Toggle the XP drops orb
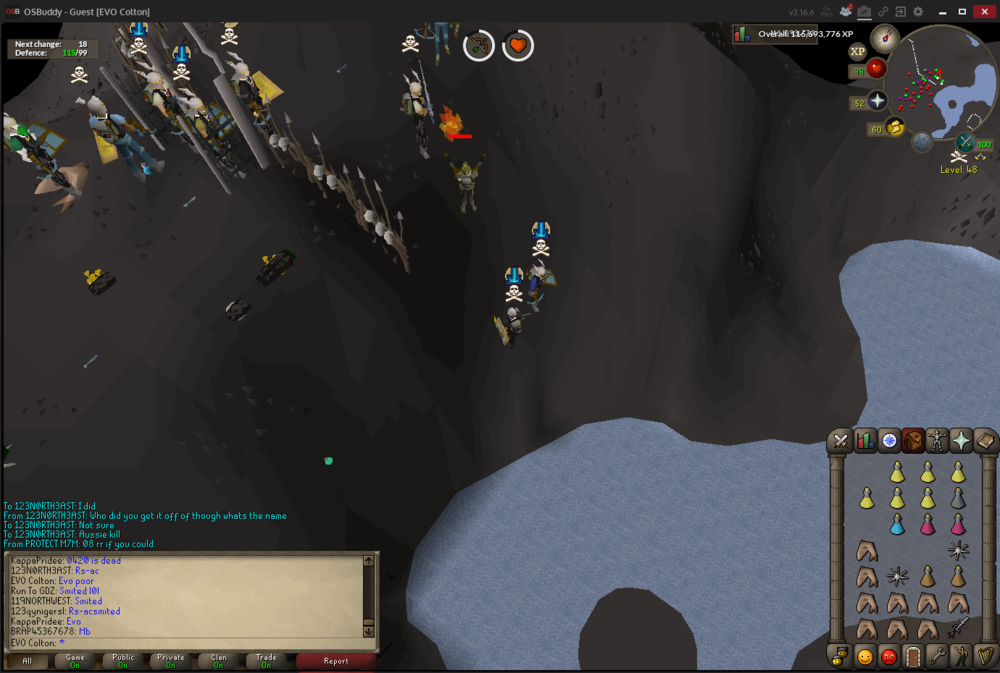 pyautogui.click(x=857, y=52)
